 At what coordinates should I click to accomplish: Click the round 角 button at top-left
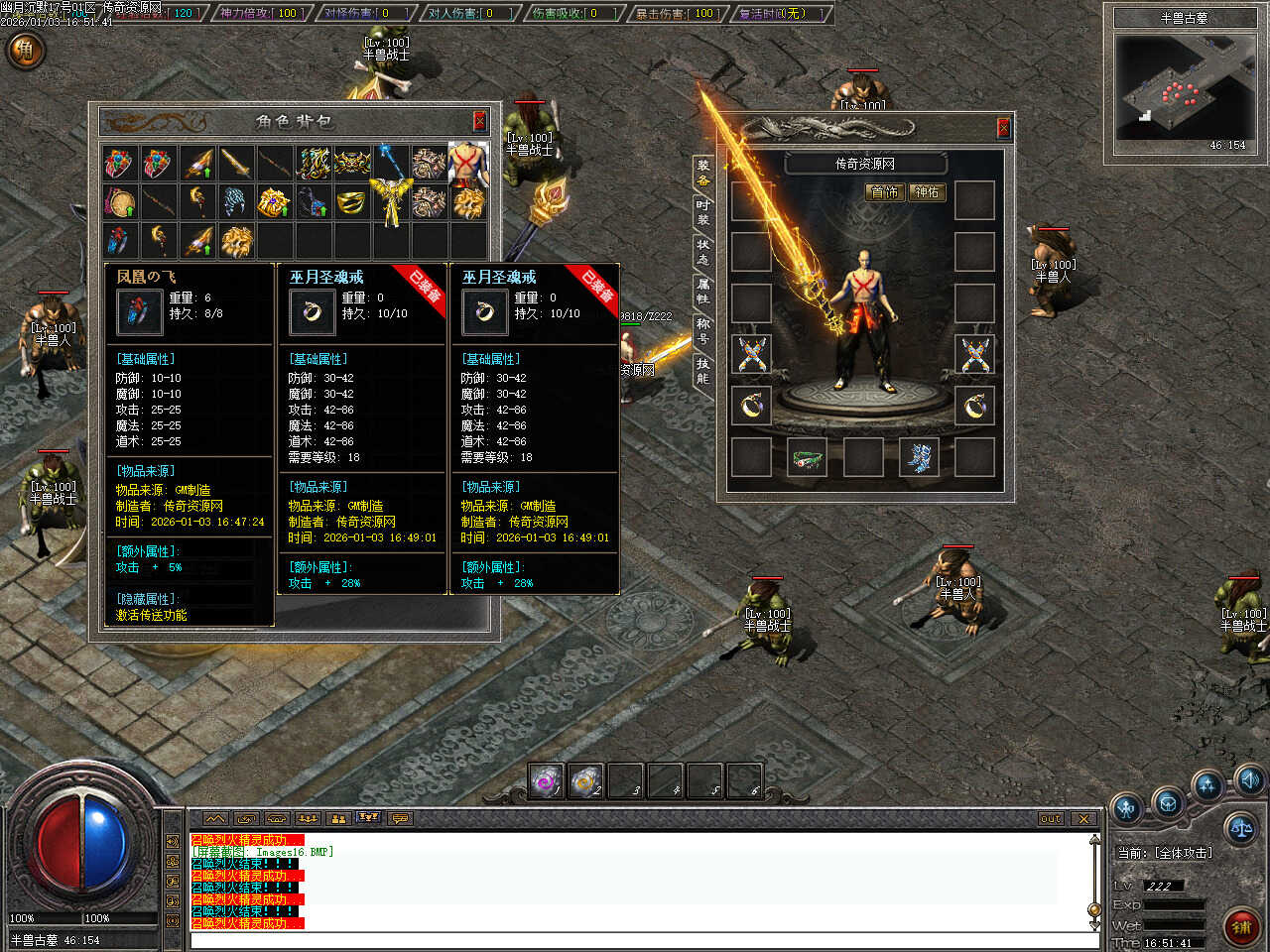25,50
